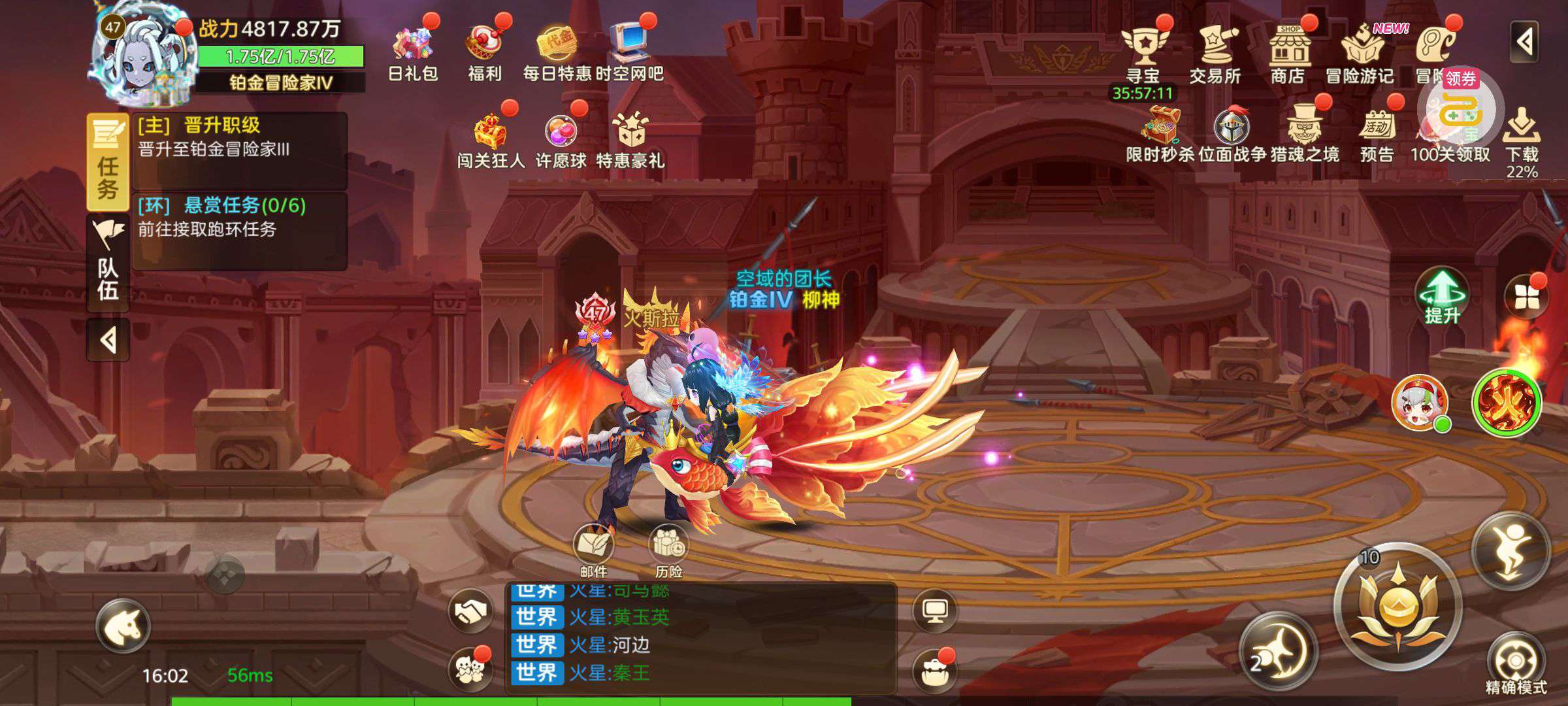Click the unicorn mount button
This screenshot has width=1568, height=706.
click(x=123, y=626)
